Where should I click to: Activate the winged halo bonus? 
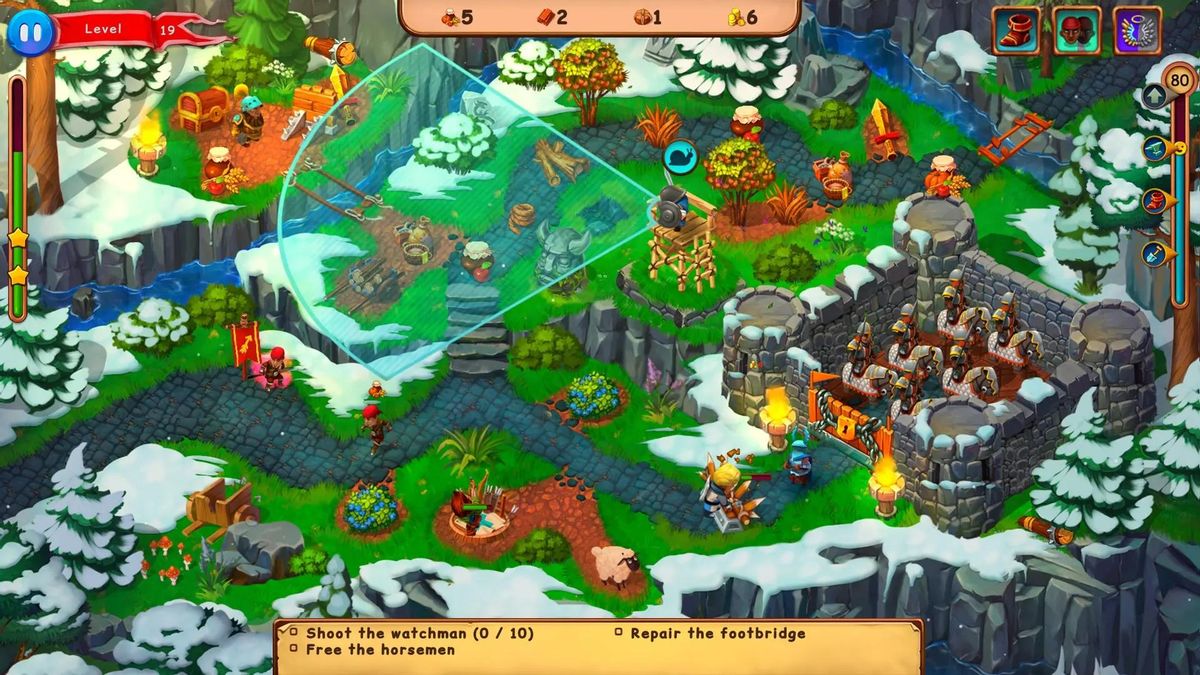pyautogui.click(x=1138, y=30)
